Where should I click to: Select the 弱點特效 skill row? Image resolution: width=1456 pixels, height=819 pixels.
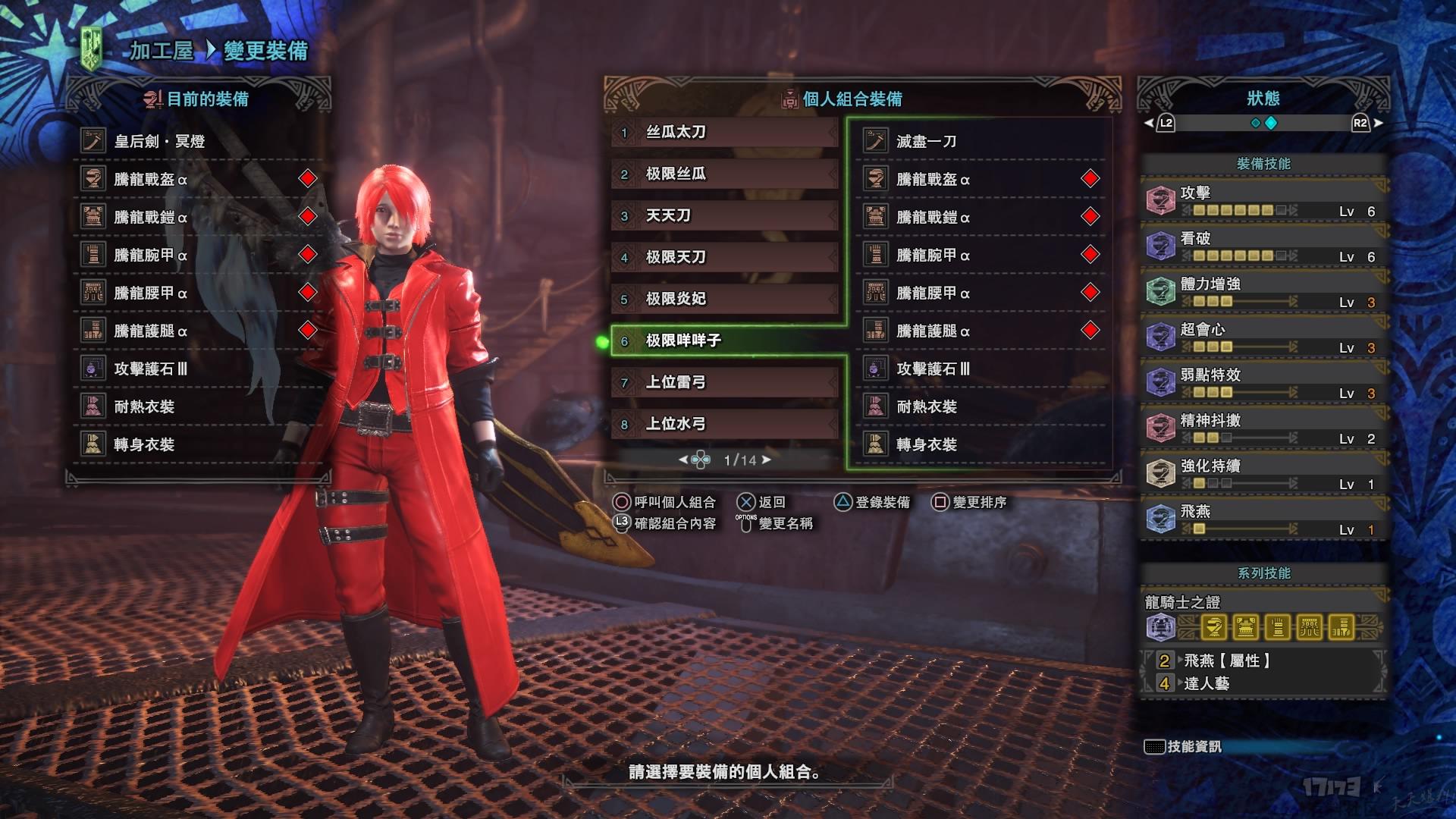click(1263, 383)
